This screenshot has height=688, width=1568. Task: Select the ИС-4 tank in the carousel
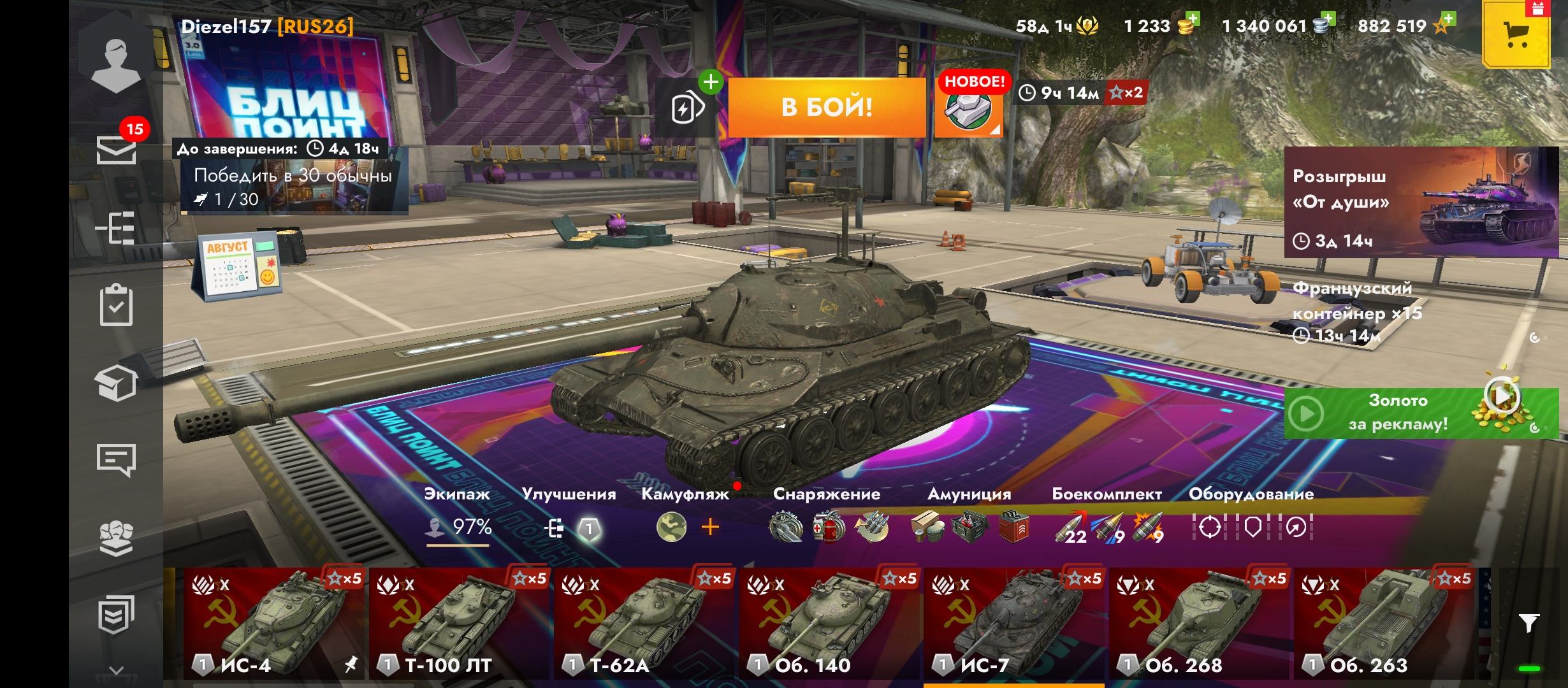click(x=274, y=623)
